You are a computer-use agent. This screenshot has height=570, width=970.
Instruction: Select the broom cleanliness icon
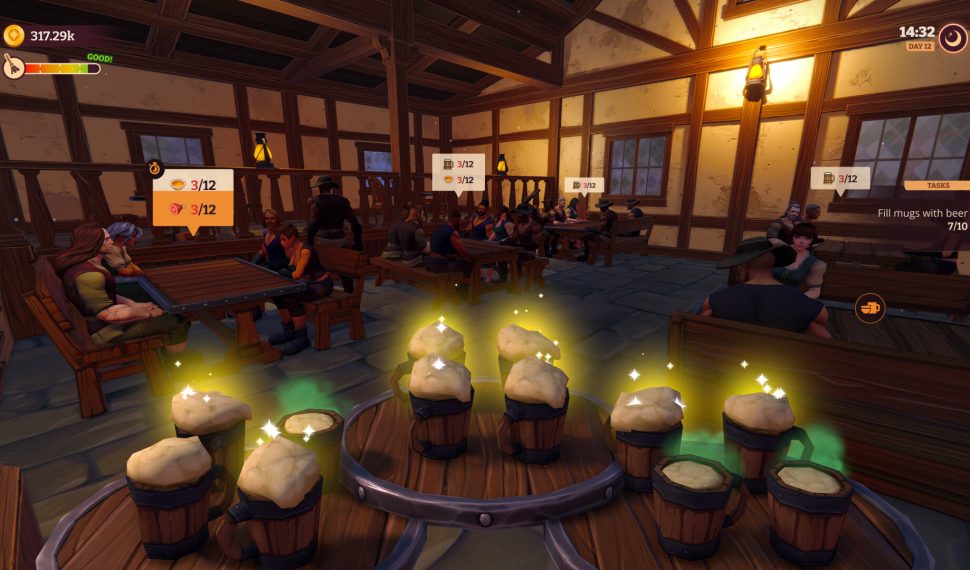(x=13, y=66)
